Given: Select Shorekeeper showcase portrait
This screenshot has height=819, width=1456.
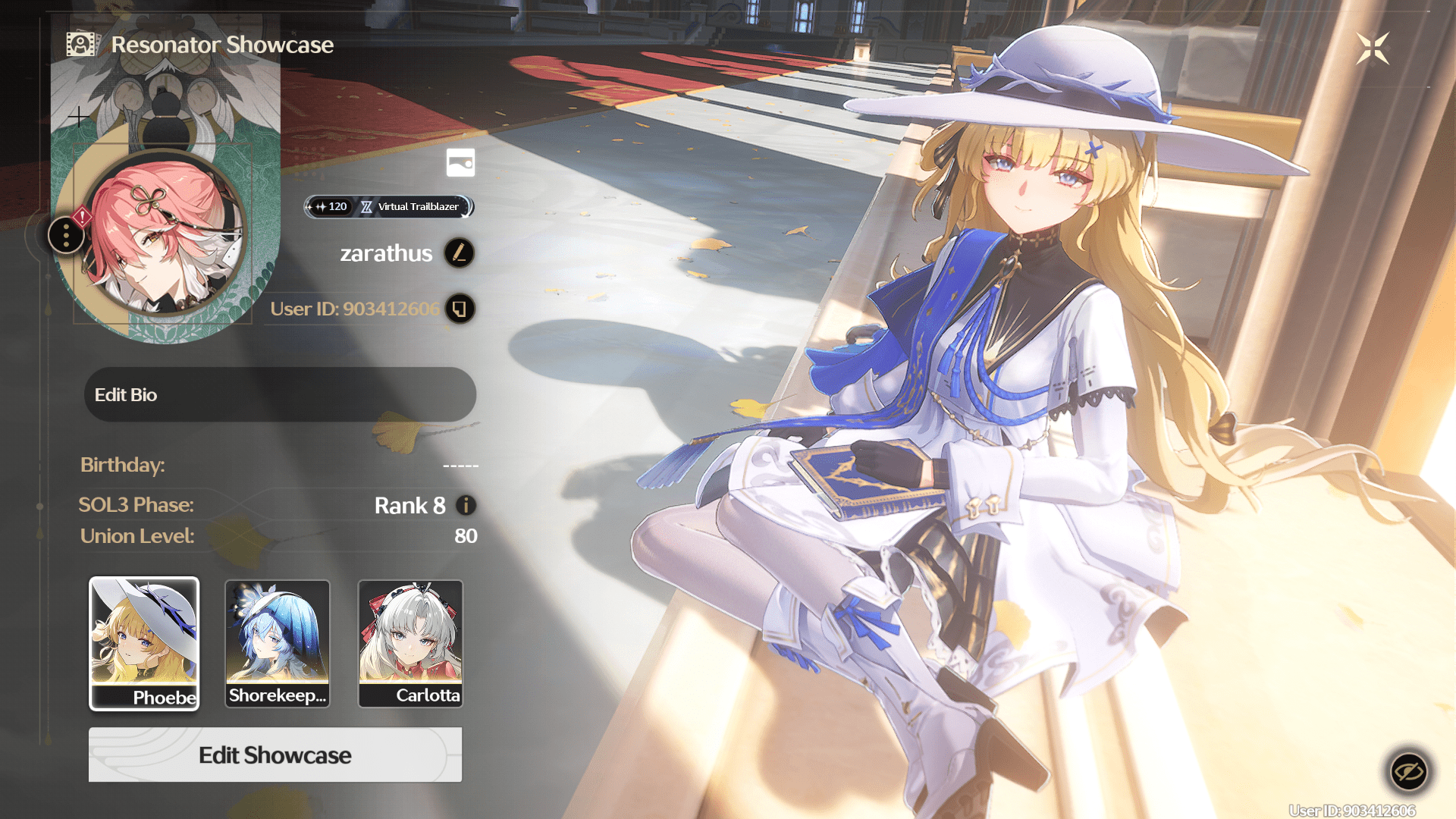Looking at the screenshot, I should point(278,643).
